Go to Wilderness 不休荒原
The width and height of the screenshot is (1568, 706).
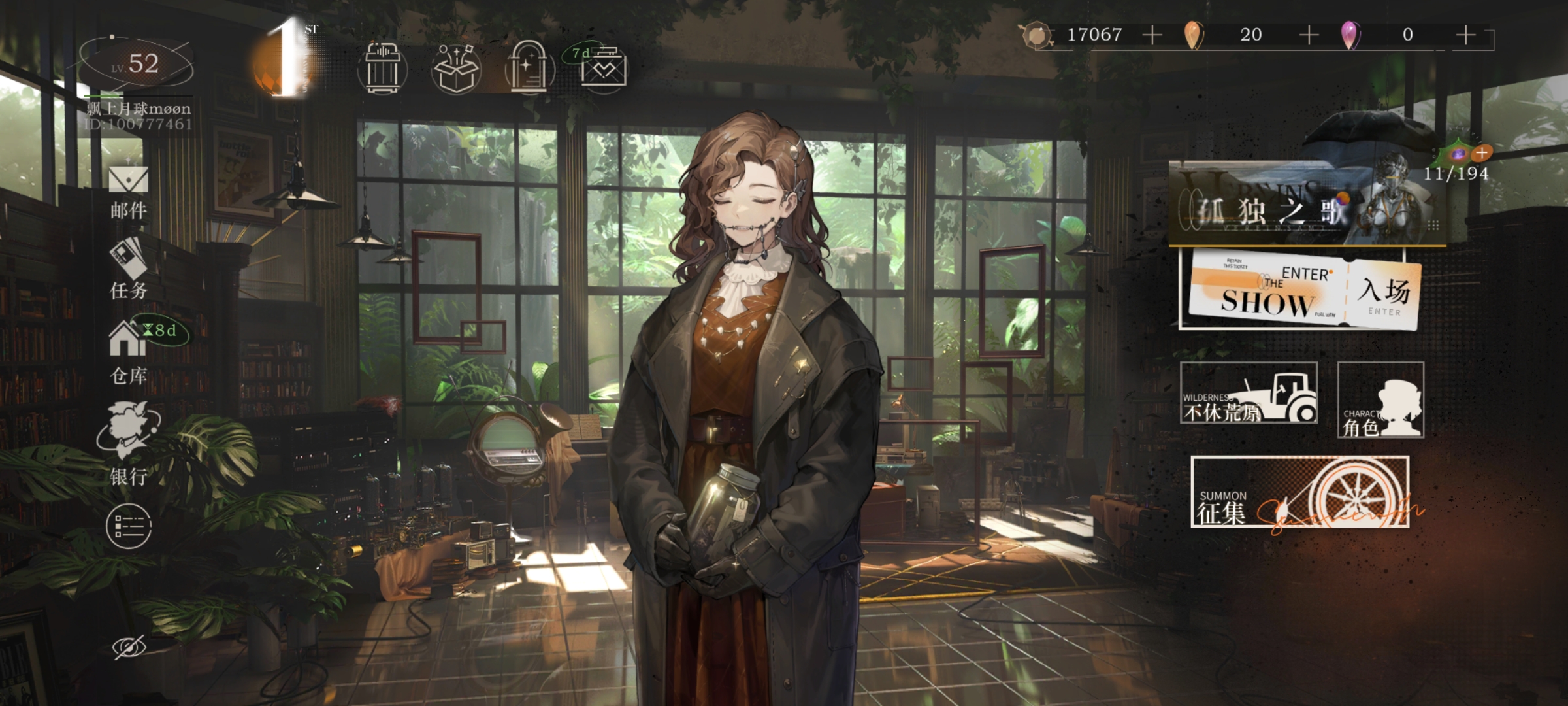[1248, 394]
